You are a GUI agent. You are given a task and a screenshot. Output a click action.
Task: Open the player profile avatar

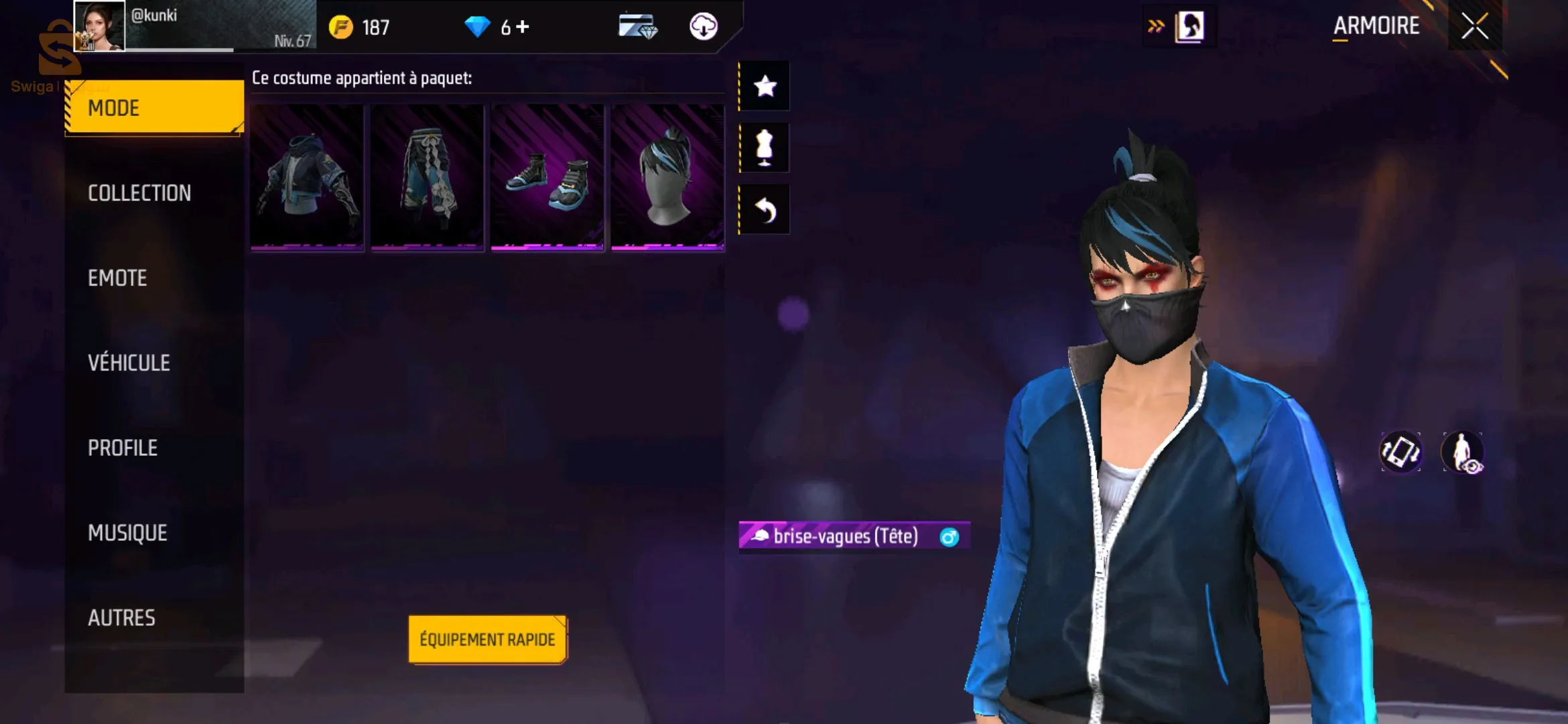[x=99, y=27]
